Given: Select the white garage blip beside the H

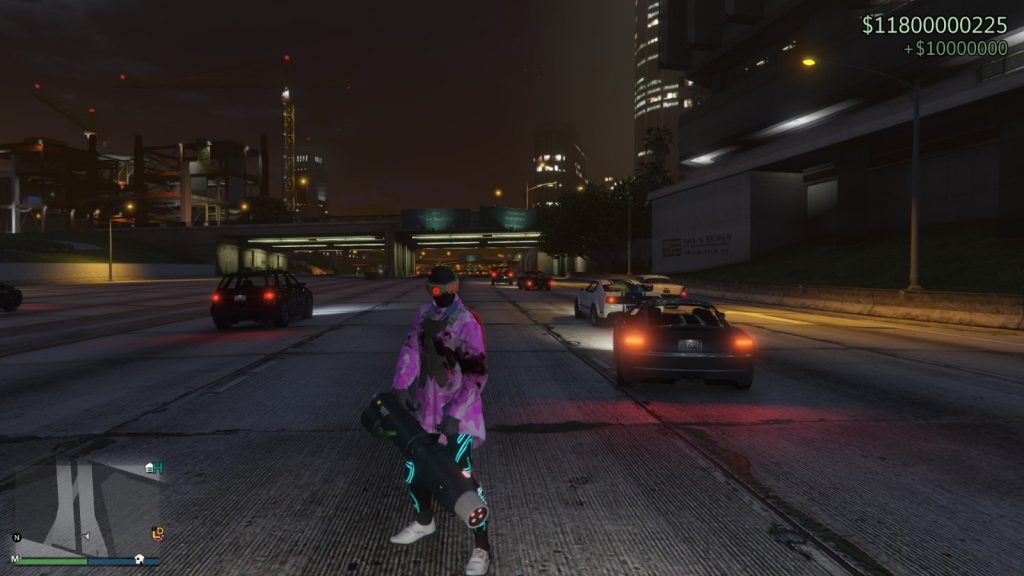Looking at the screenshot, I should click(x=149, y=467).
